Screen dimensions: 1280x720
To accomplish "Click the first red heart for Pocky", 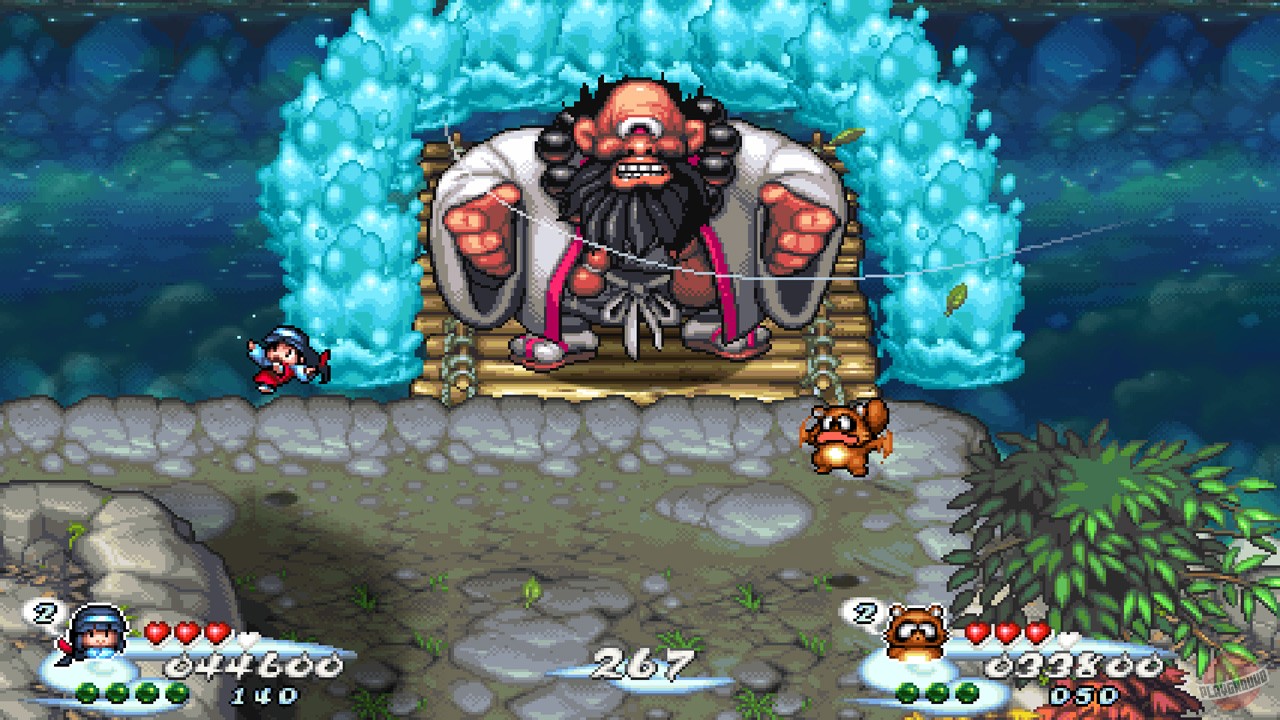I will (157, 633).
